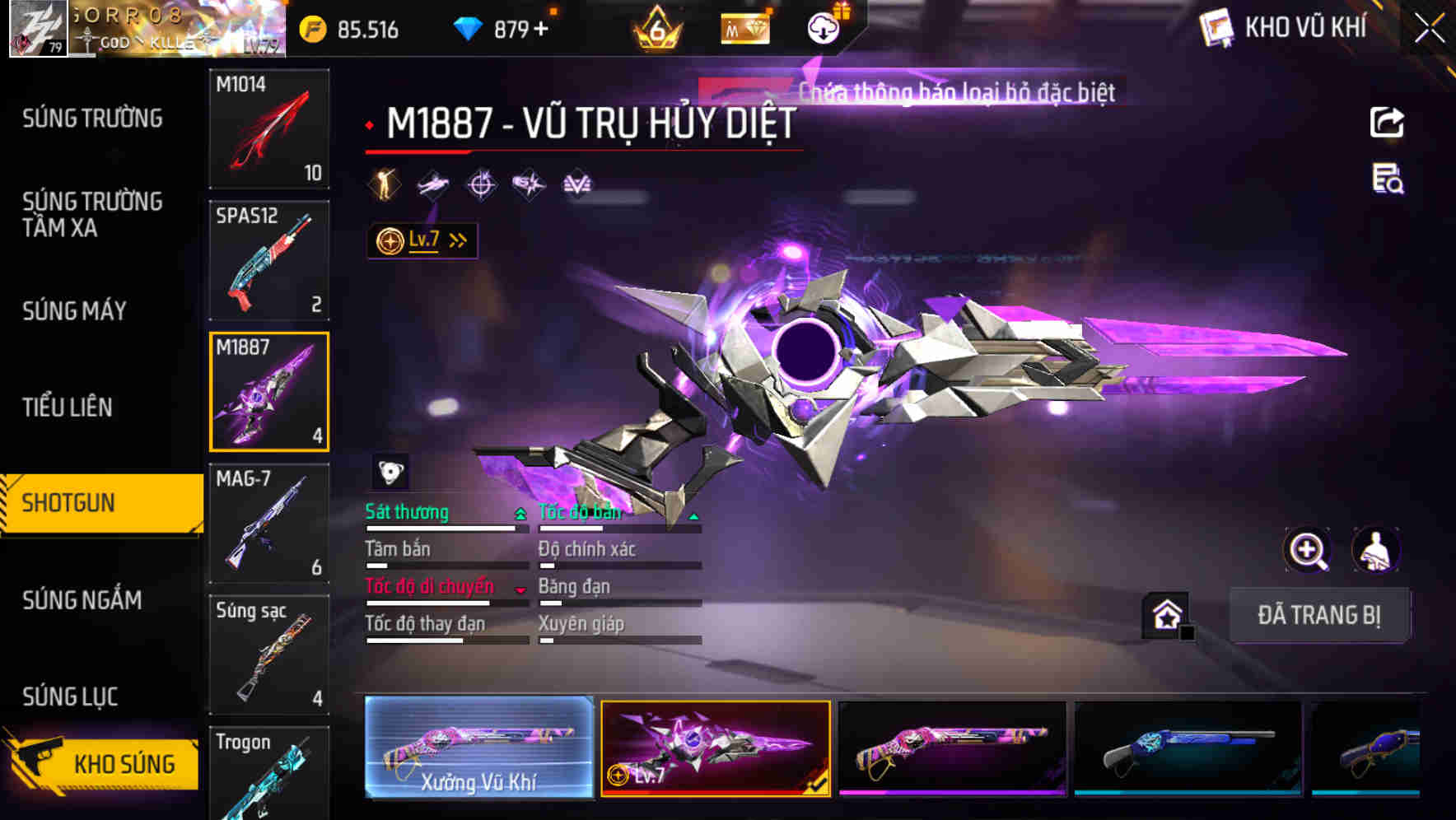The image size is (1456, 820).
Task: Click the share icon top right
Action: coord(1386,121)
